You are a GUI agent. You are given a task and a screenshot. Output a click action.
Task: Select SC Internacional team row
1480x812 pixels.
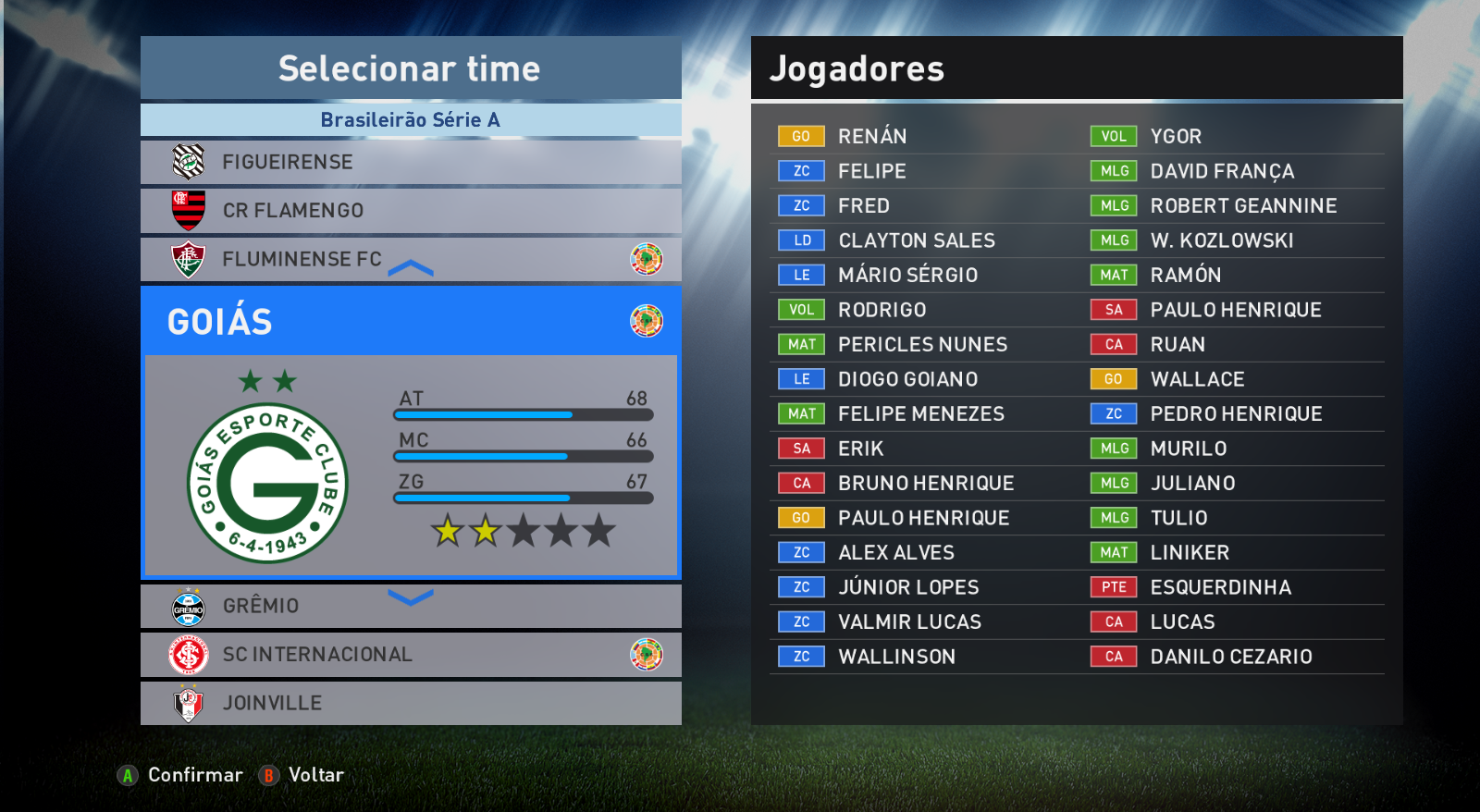click(410, 655)
